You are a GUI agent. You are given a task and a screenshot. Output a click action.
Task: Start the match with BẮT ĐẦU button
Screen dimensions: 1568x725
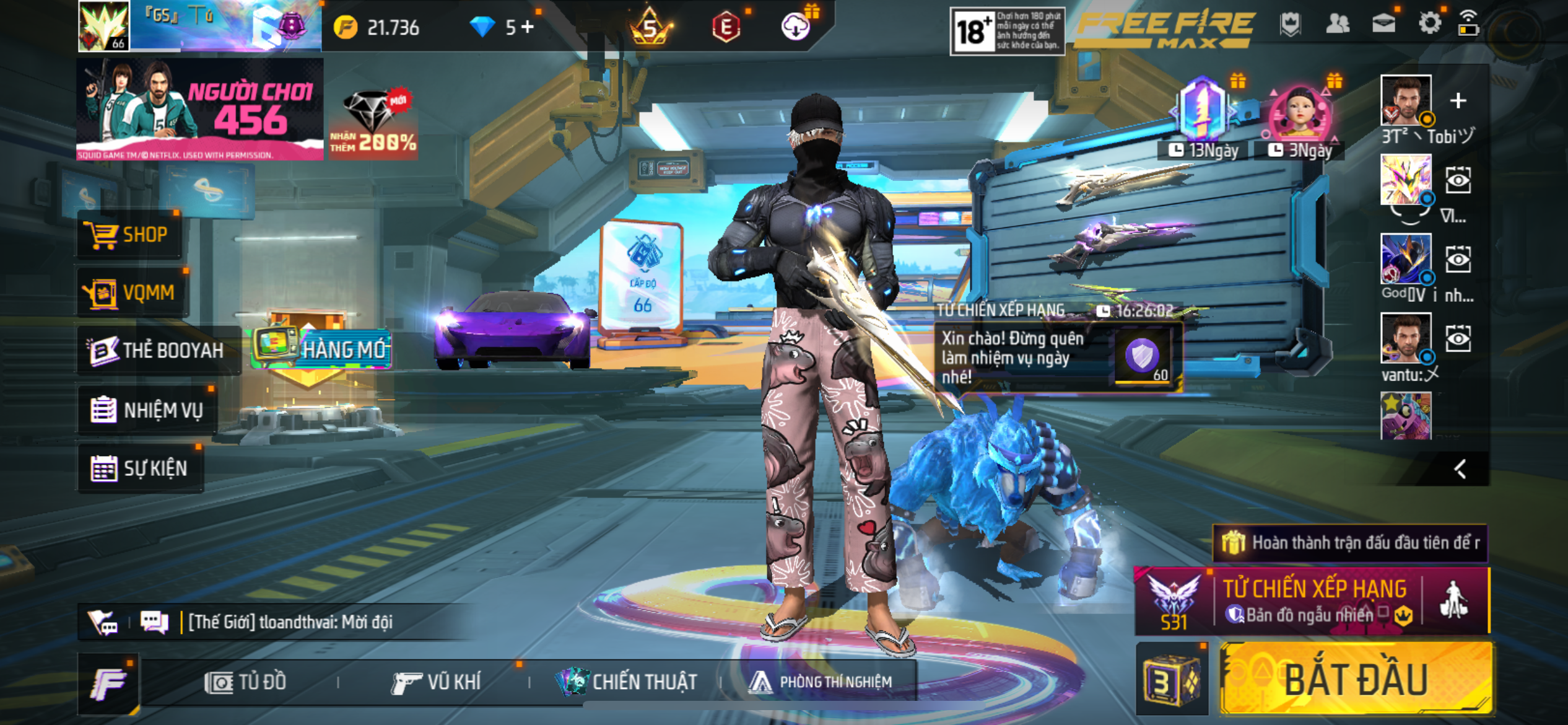point(1356,679)
